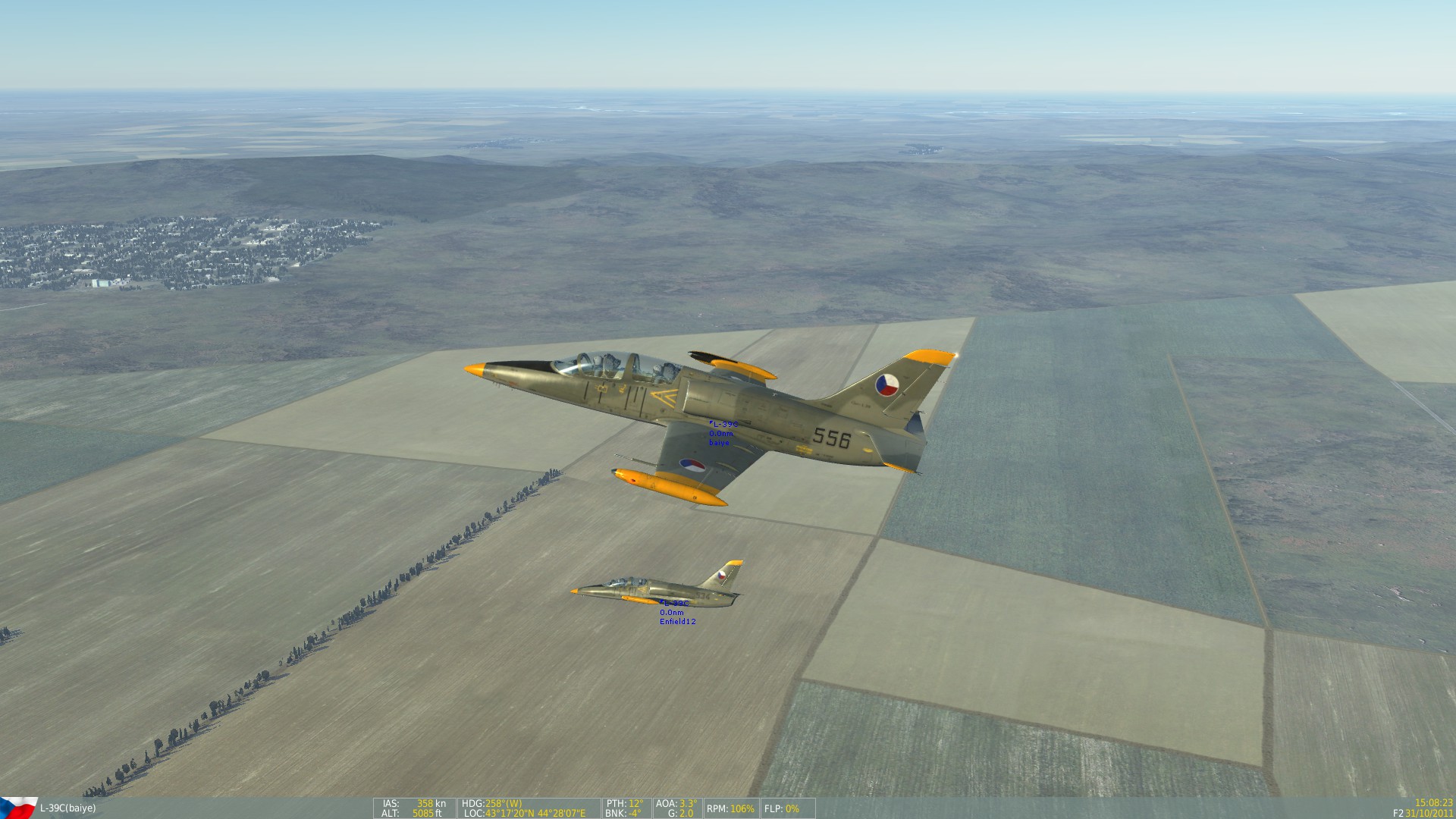This screenshot has height=819, width=1456.
Task: Click the IAS 358 kn airspeed readout
Action: point(416,805)
